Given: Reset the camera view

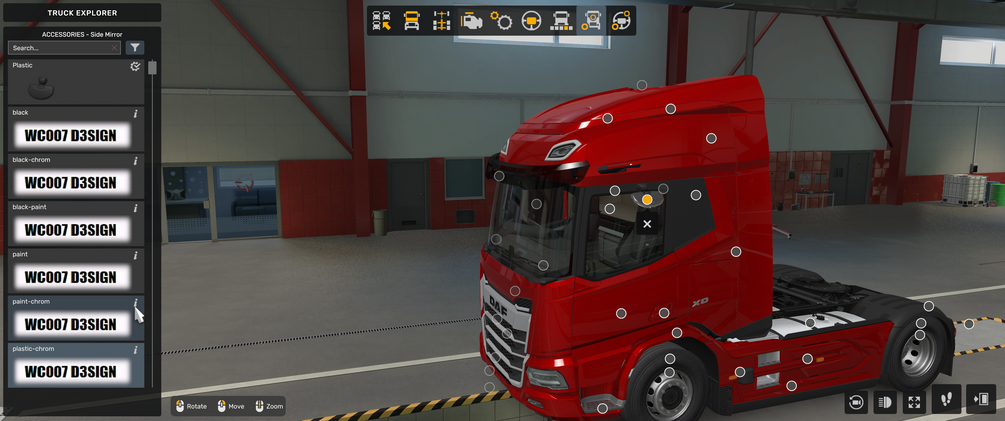Looking at the screenshot, I should [x=855, y=402].
